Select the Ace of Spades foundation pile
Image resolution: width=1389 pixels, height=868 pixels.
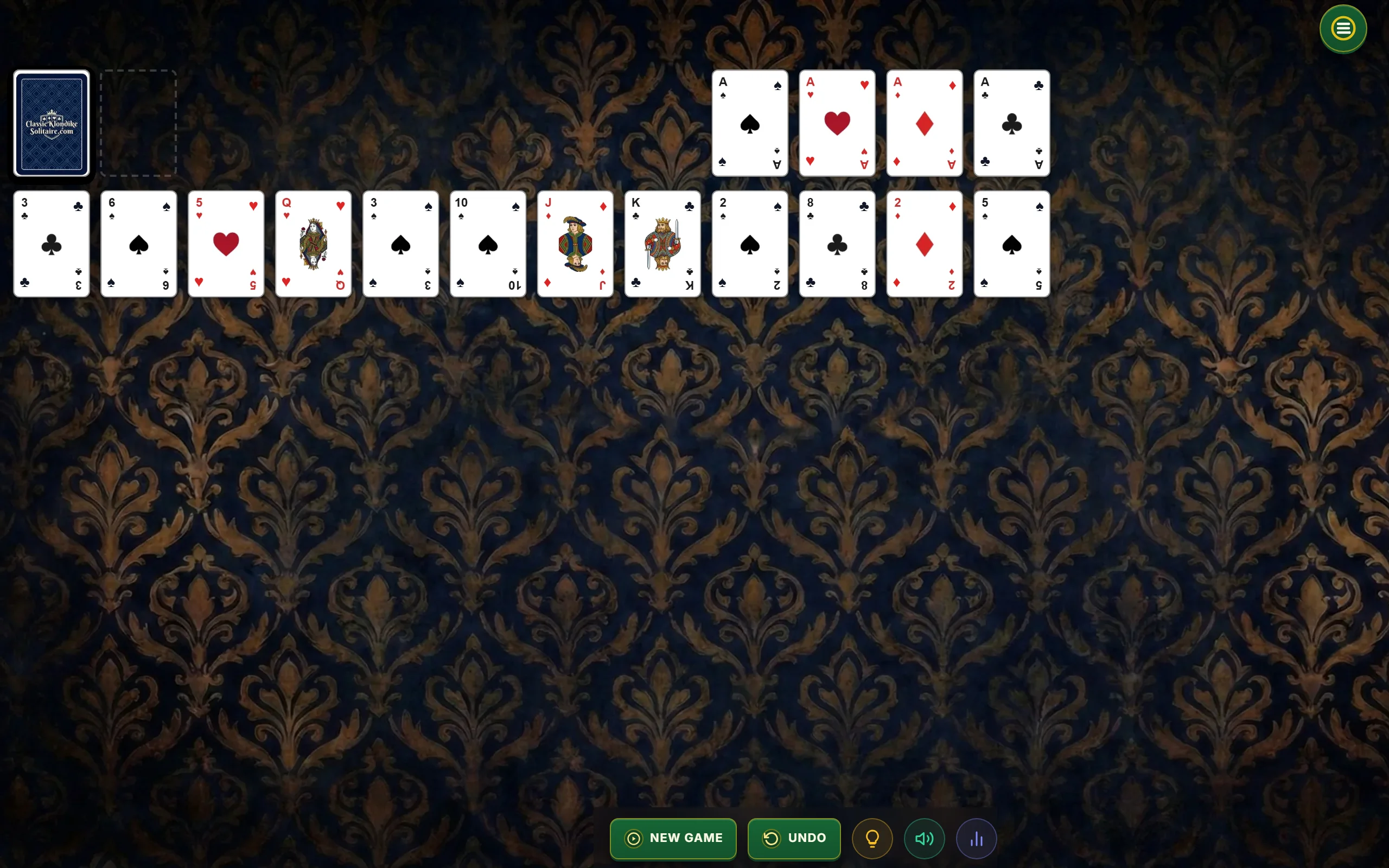point(749,123)
